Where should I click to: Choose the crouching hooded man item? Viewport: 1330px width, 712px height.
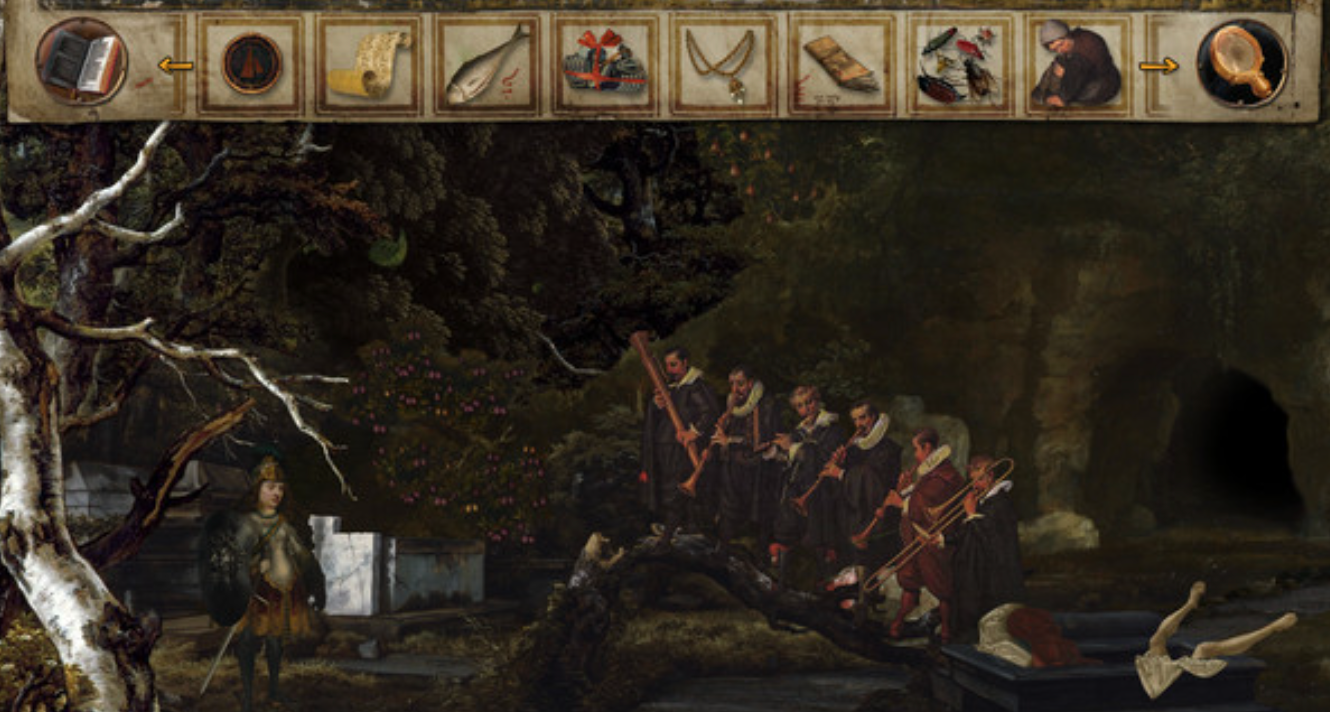pyautogui.click(x=1076, y=65)
